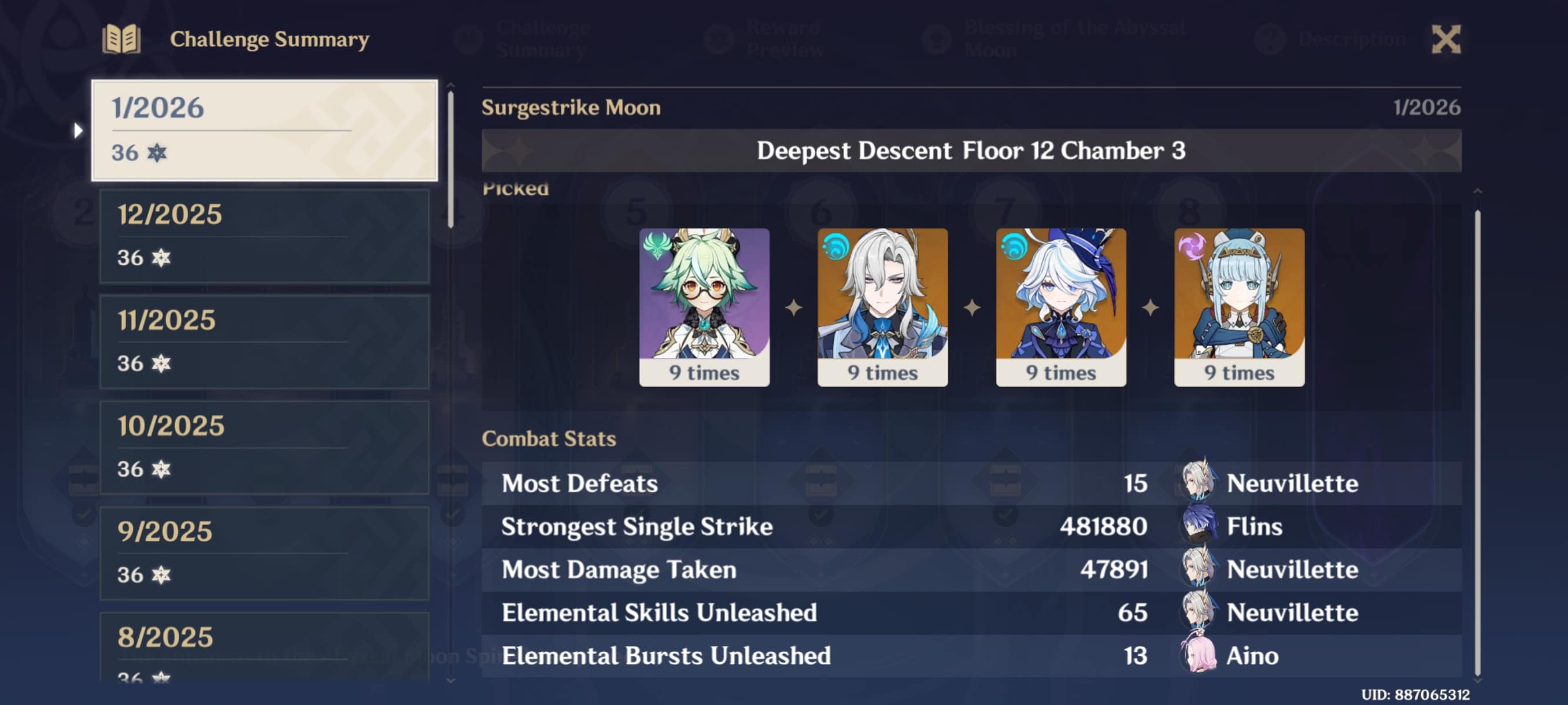The width and height of the screenshot is (1568, 705).
Task: Click the Challenge Summary book icon
Action: [122, 39]
